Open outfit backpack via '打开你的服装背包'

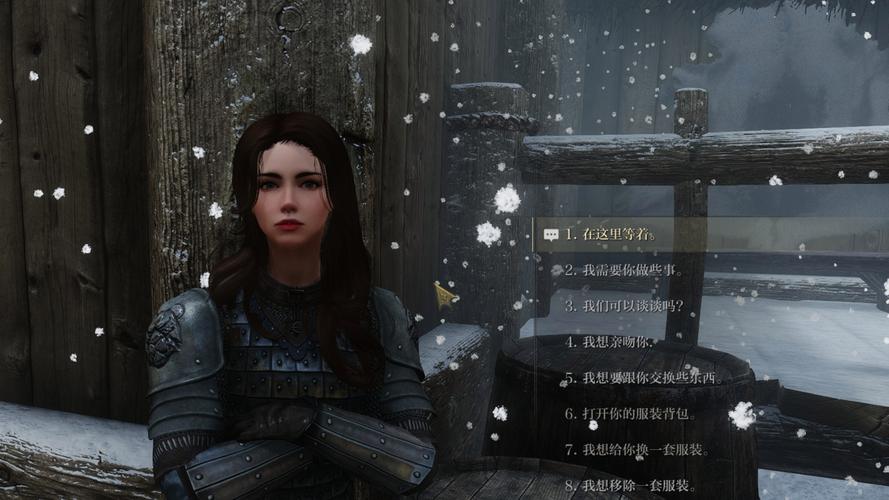[630, 414]
